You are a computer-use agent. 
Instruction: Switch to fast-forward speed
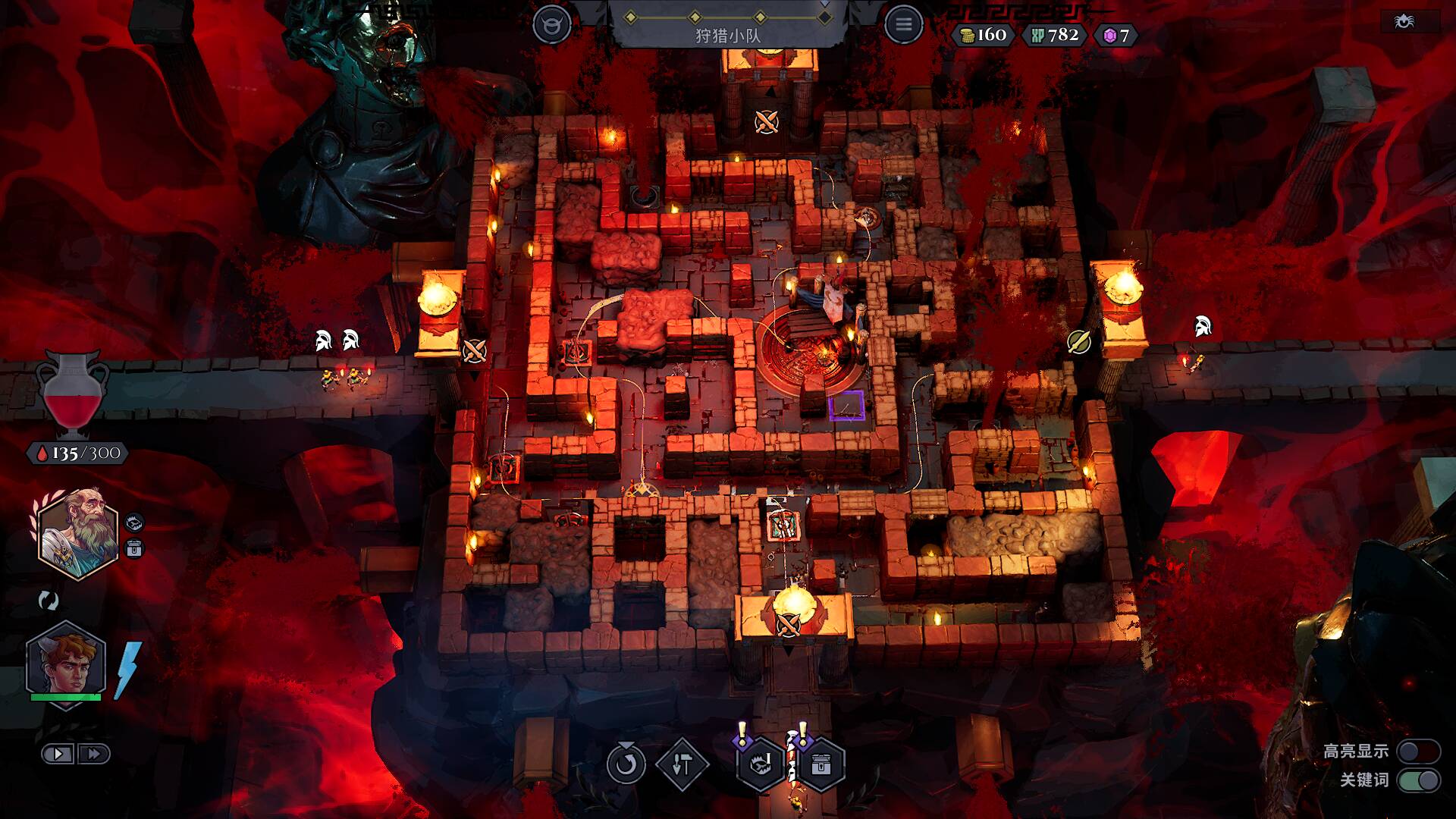coord(94,754)
